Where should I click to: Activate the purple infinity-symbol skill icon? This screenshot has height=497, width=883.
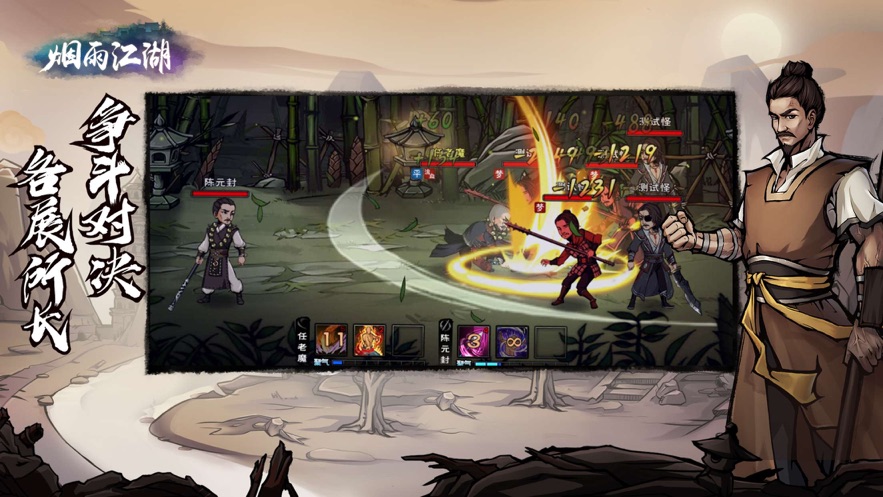click(511, 341)
